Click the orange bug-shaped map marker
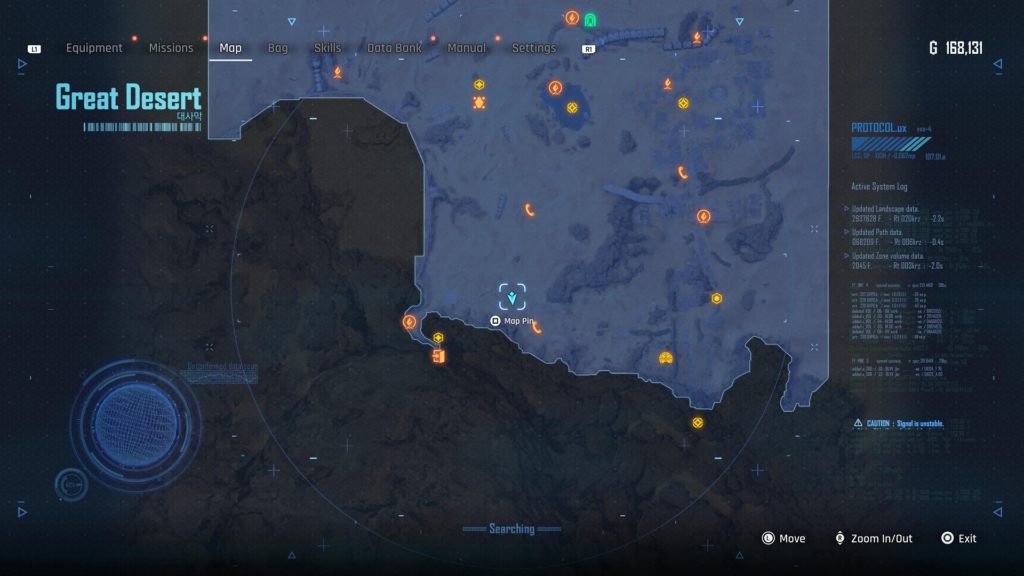Image resolution: width=1024 pixels, height=576 pixels. coord(479,102)
